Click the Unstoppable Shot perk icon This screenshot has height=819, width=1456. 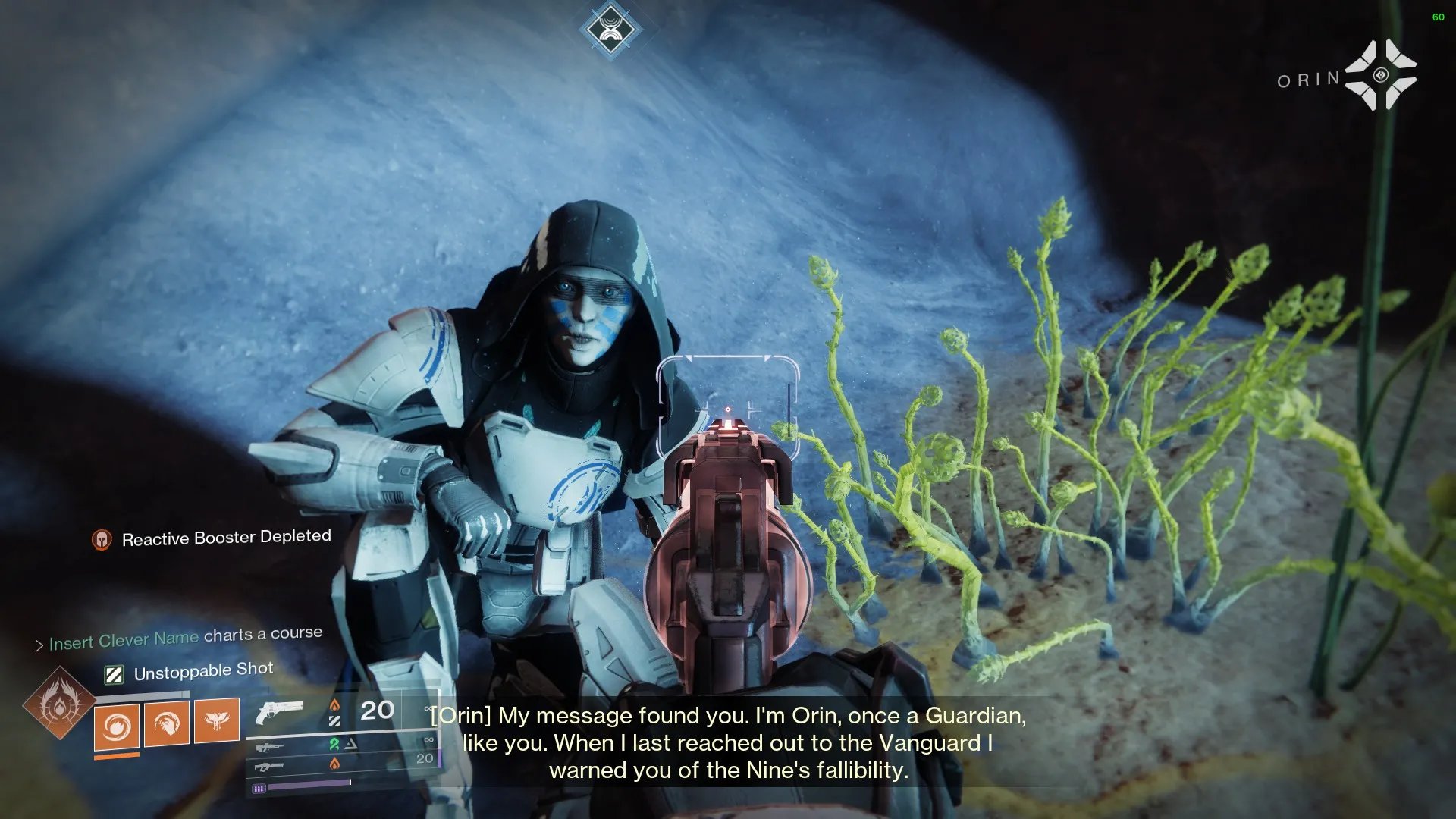(114, 674)
